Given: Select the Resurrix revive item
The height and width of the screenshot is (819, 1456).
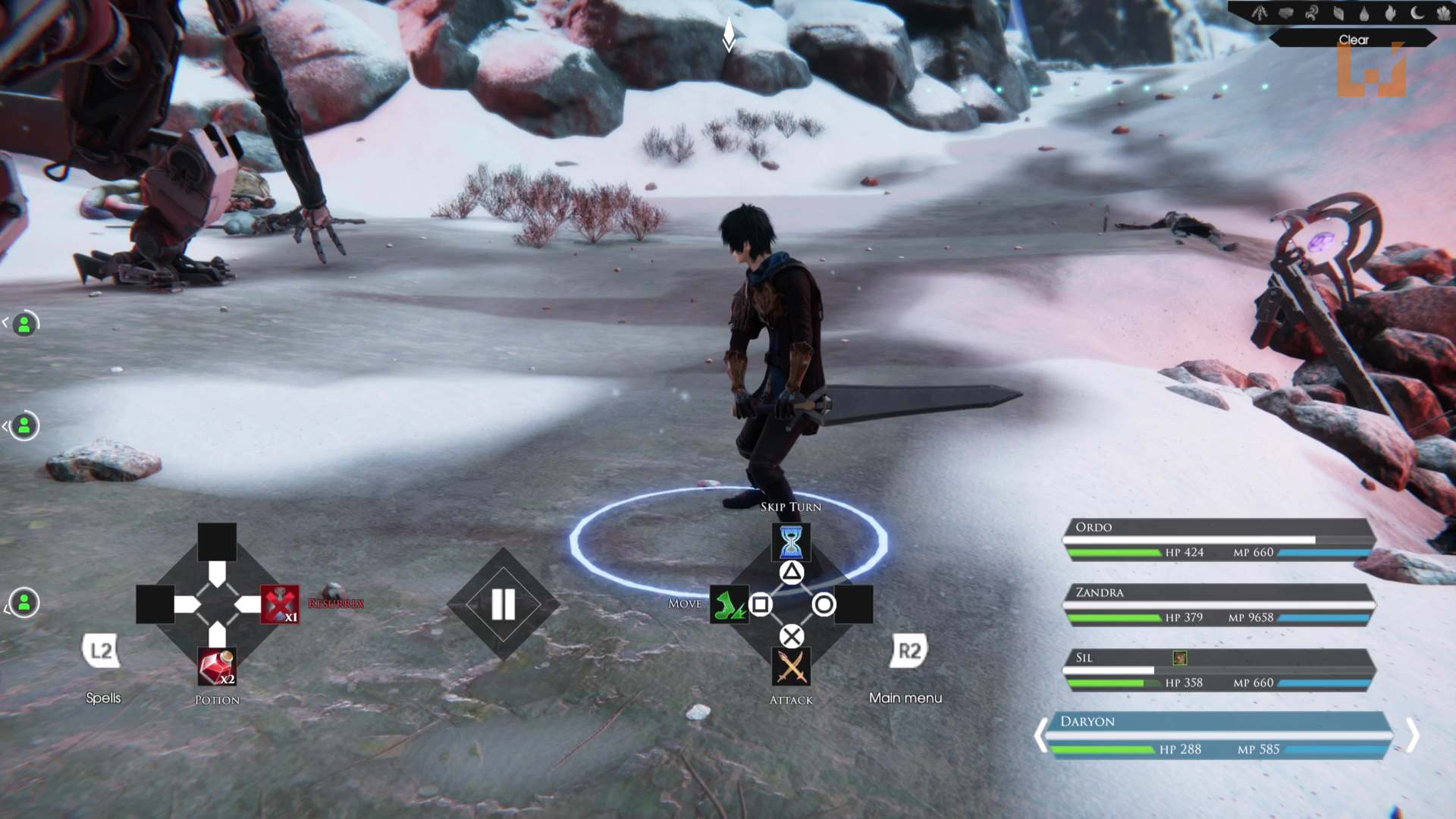Looking at the screenshot, I should pyautogui.click(x=280, y=604).
